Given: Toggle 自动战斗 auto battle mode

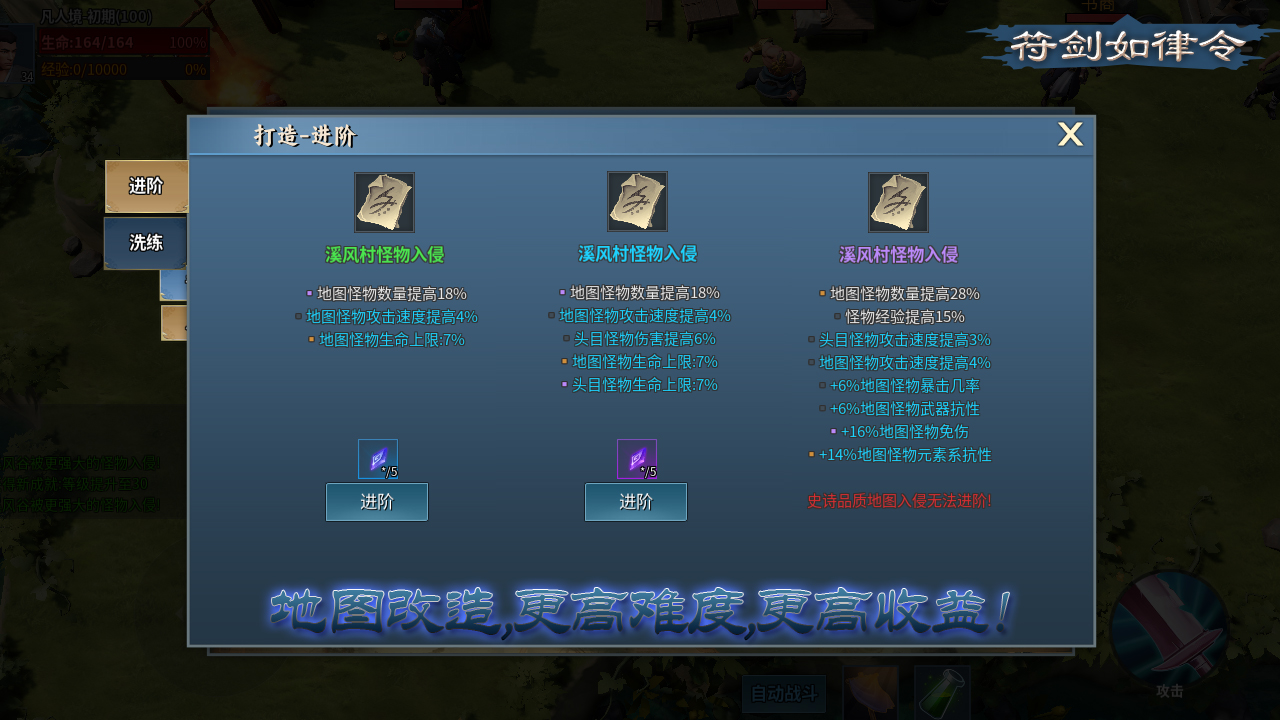Looking at the screenshot, I should click(784, 693).
